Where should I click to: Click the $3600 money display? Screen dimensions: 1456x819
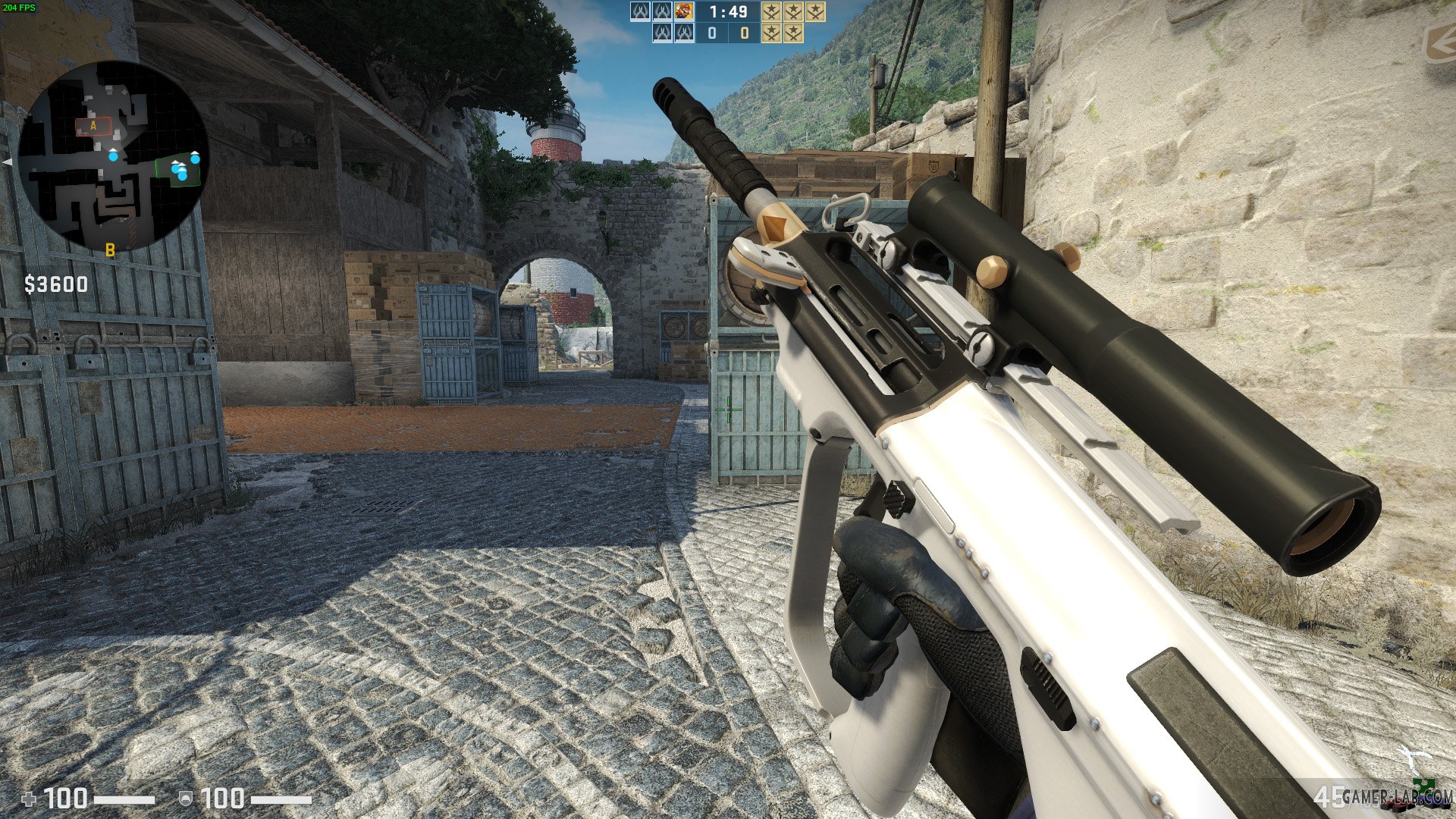click(55, 284)
